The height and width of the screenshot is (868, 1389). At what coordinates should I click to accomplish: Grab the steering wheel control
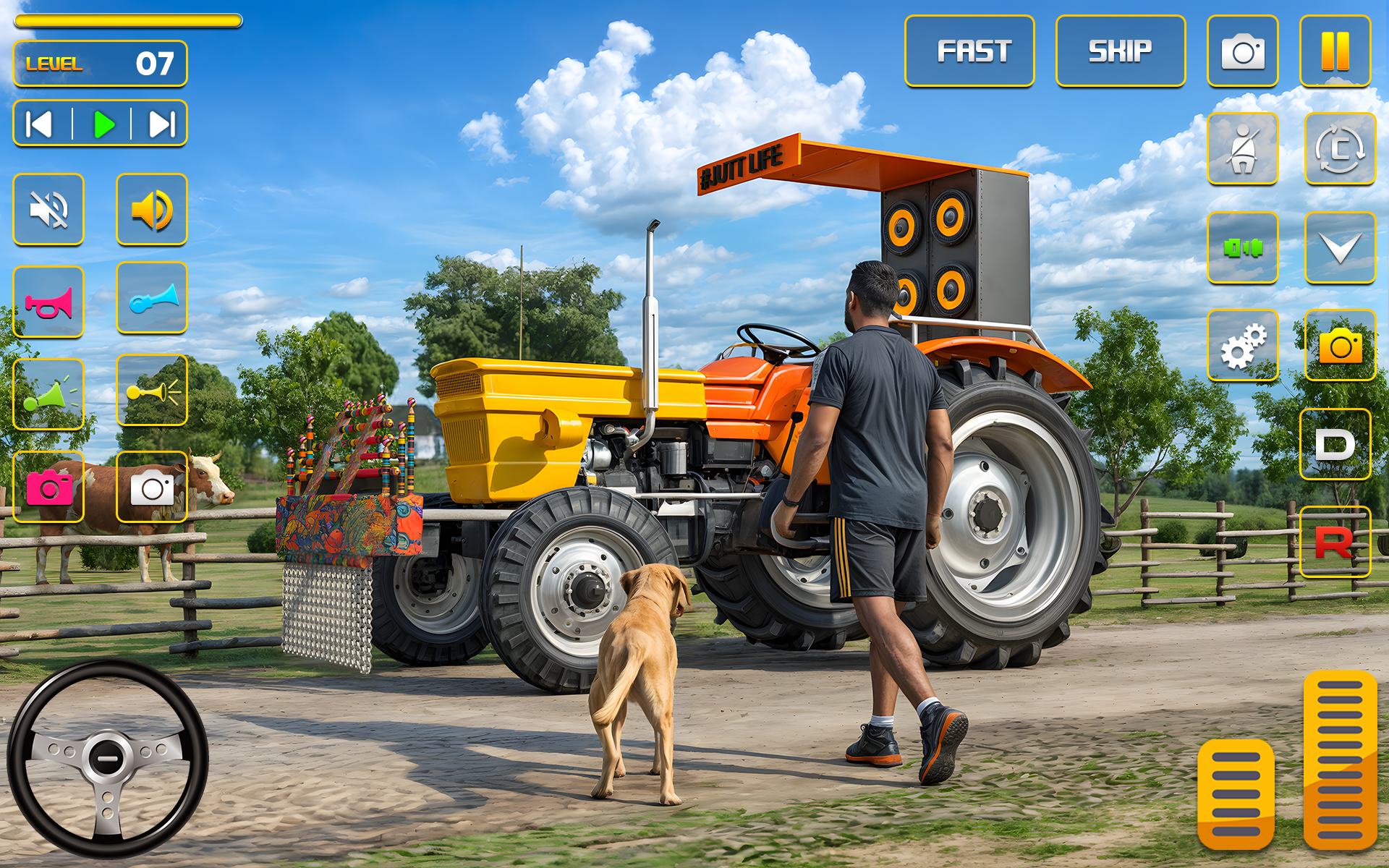(x=107, y=756)
